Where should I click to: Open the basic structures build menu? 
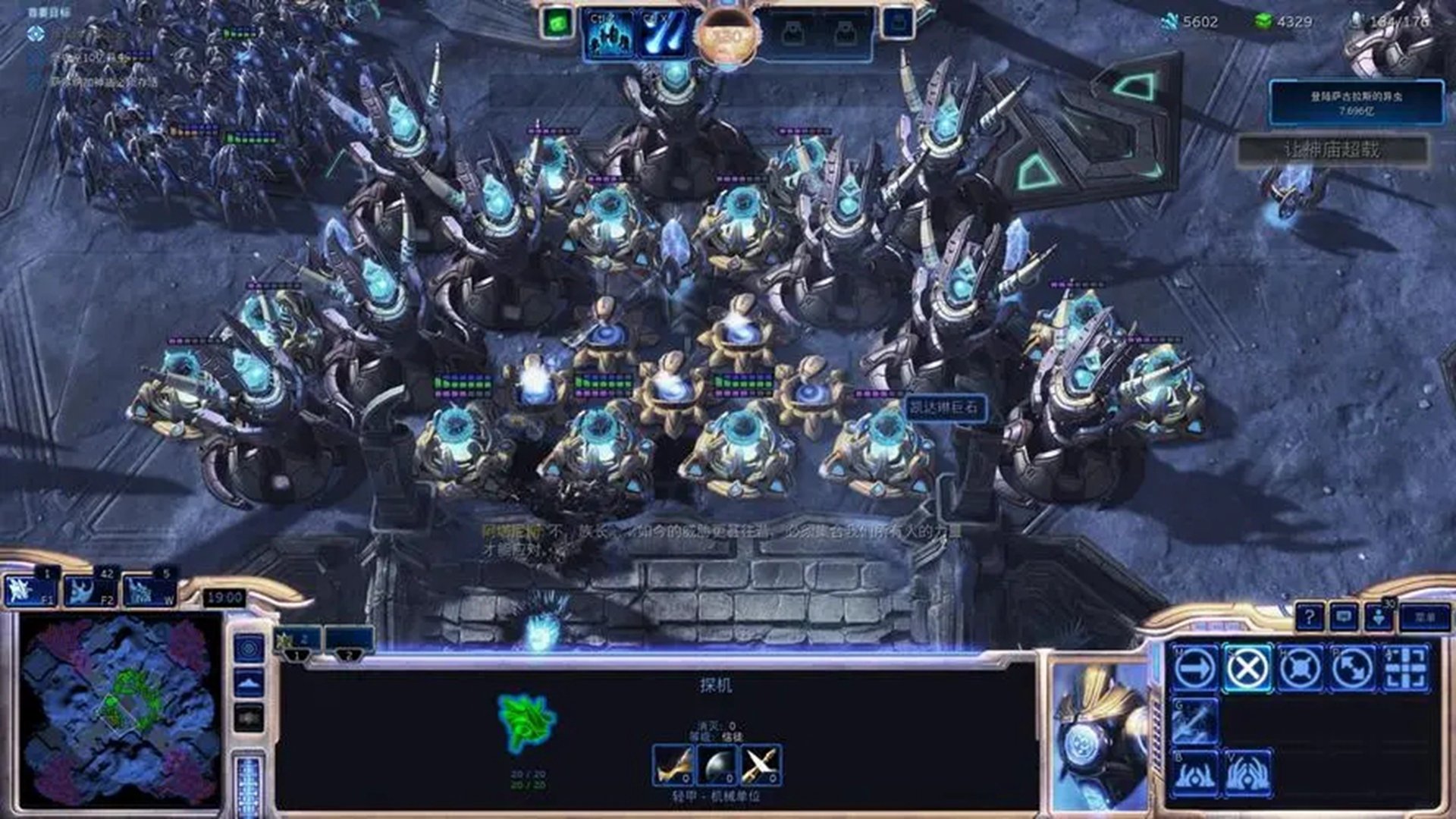point(1196,773)
